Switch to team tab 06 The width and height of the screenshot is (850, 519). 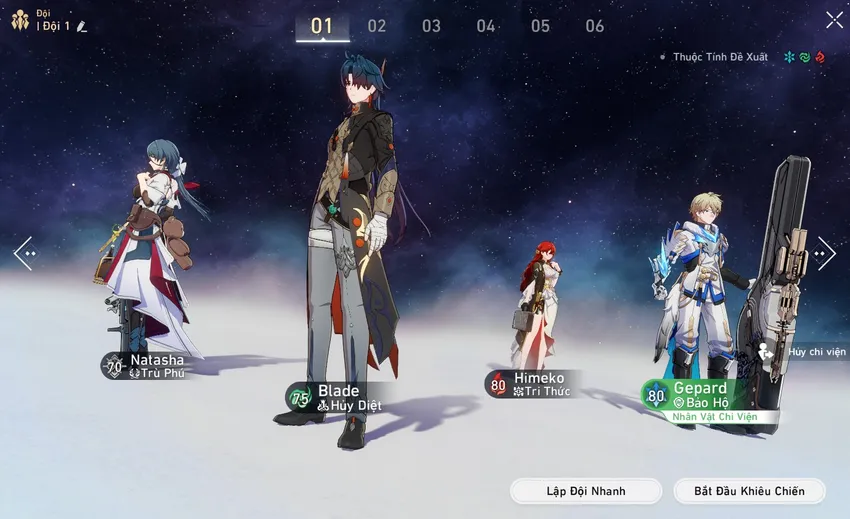click(595, 26)
